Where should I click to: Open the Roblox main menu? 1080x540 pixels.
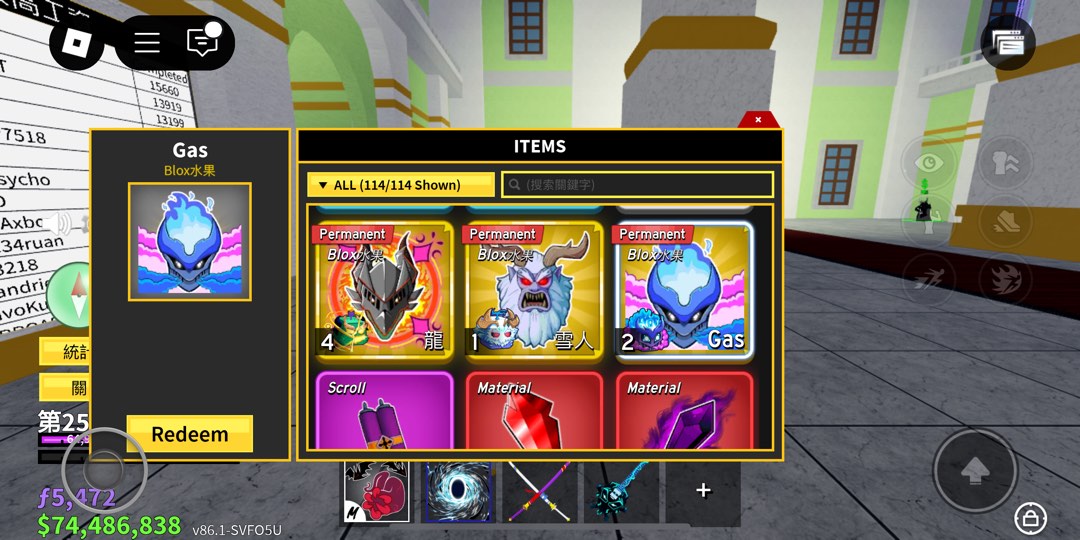[77, 43]
